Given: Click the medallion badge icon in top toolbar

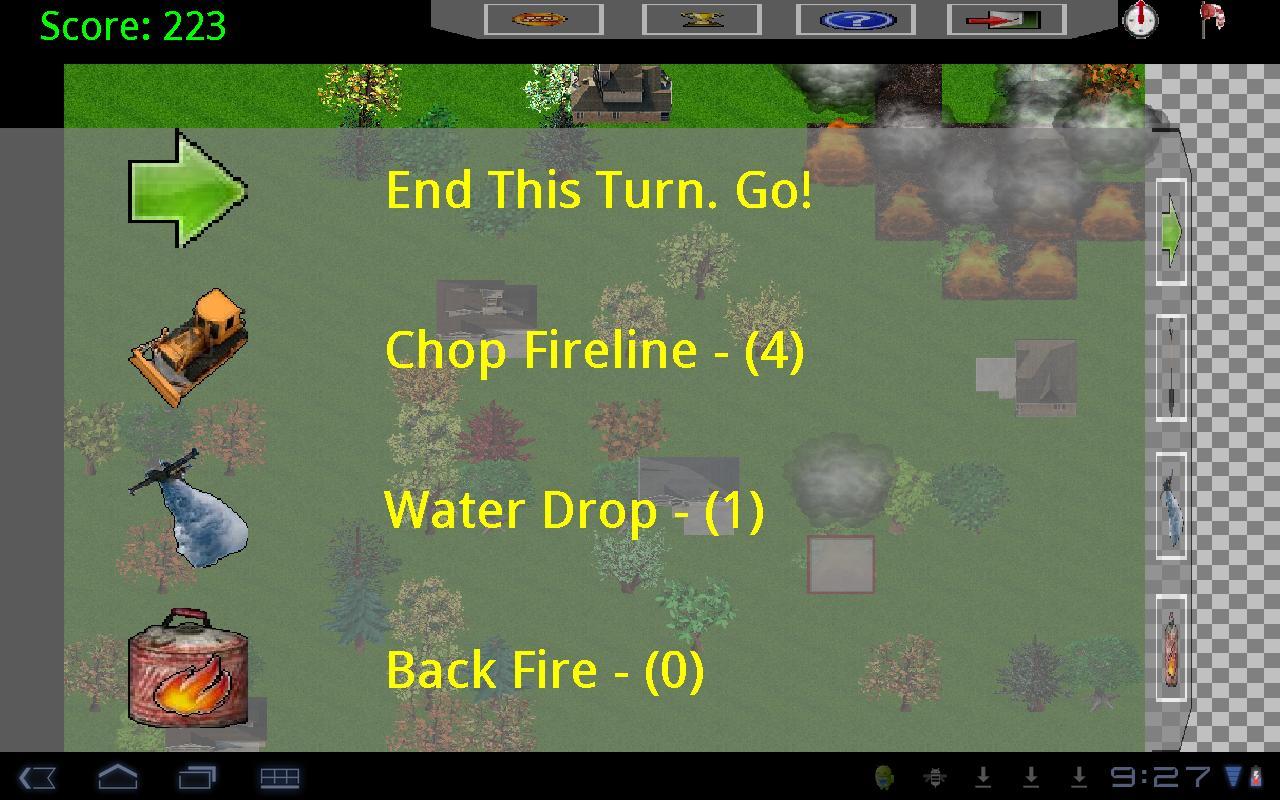Looking at the screenshot, I should click(542, 19).
